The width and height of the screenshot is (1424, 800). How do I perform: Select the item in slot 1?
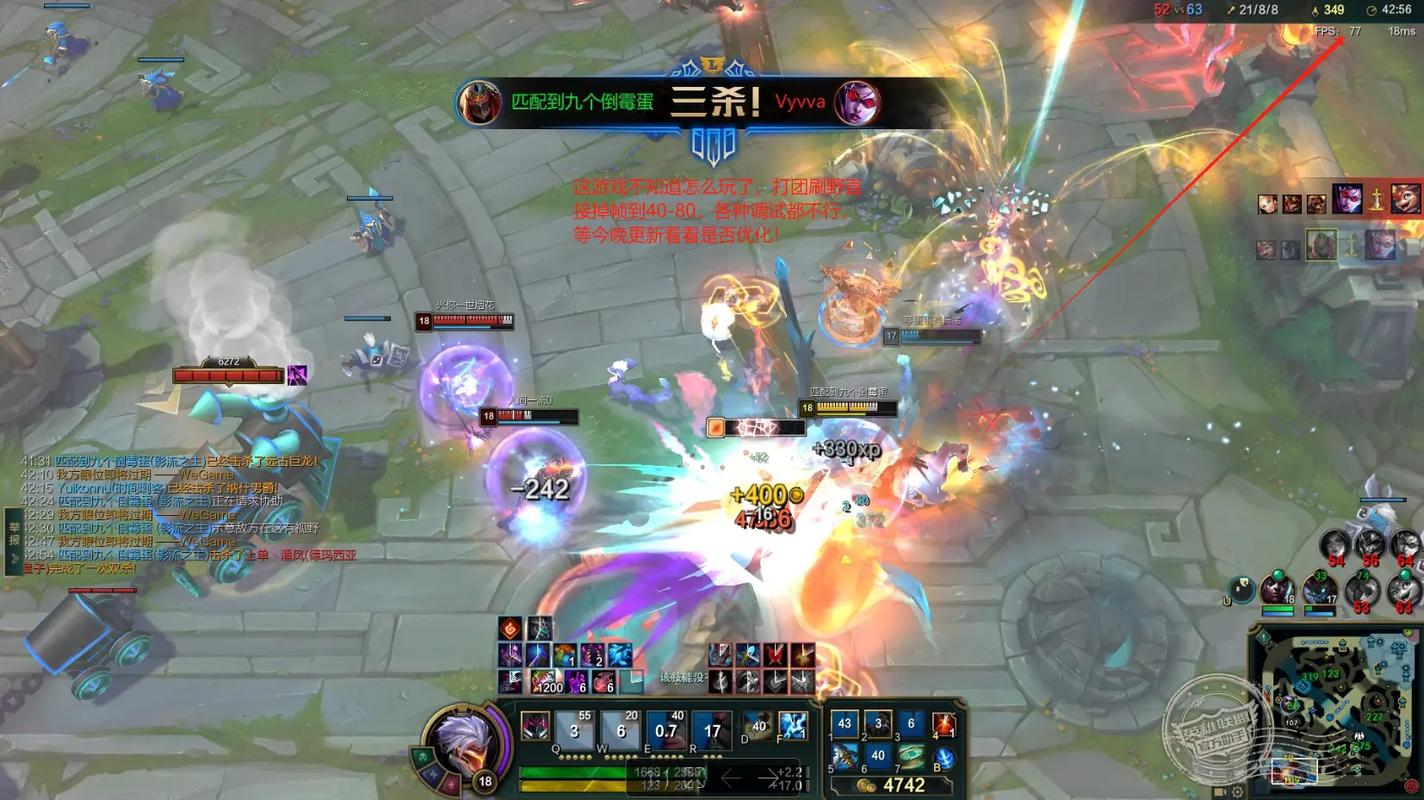[x=846, y=724]
